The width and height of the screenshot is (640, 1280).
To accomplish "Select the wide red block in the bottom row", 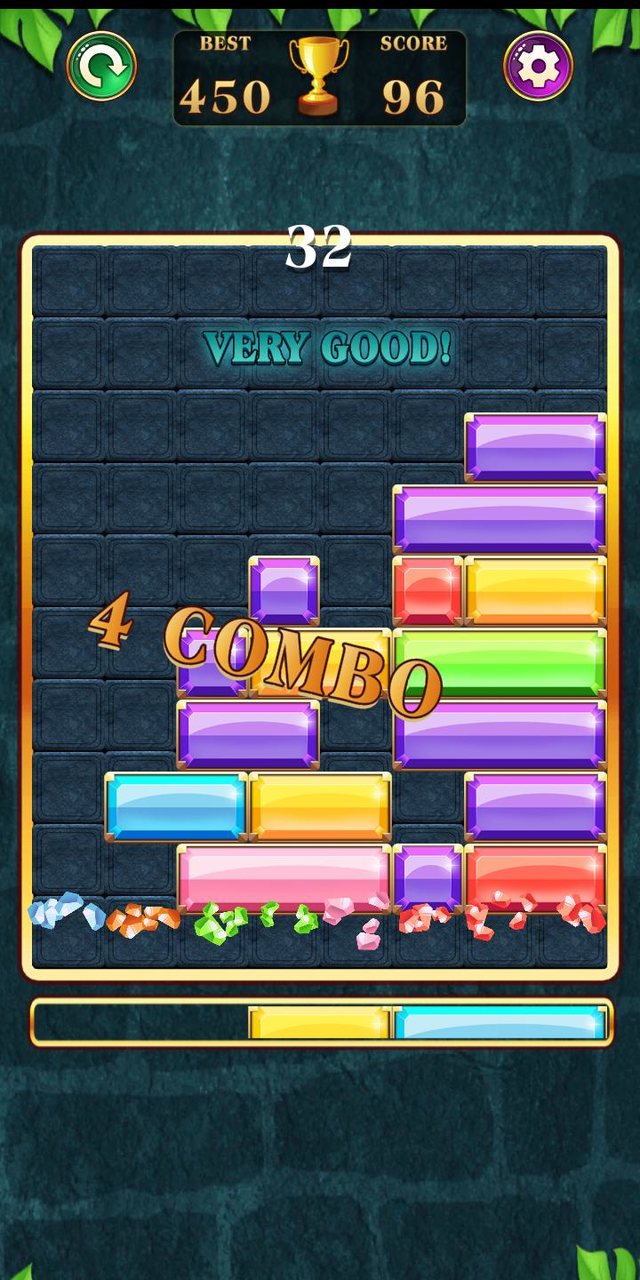I will tap(536, 878).
